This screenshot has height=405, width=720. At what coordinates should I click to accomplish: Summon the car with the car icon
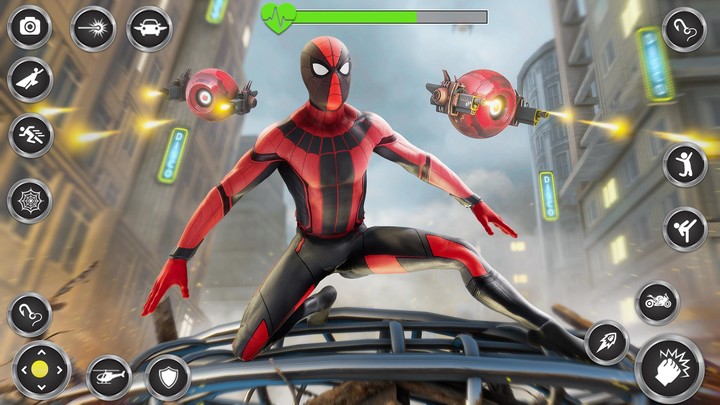149,27
